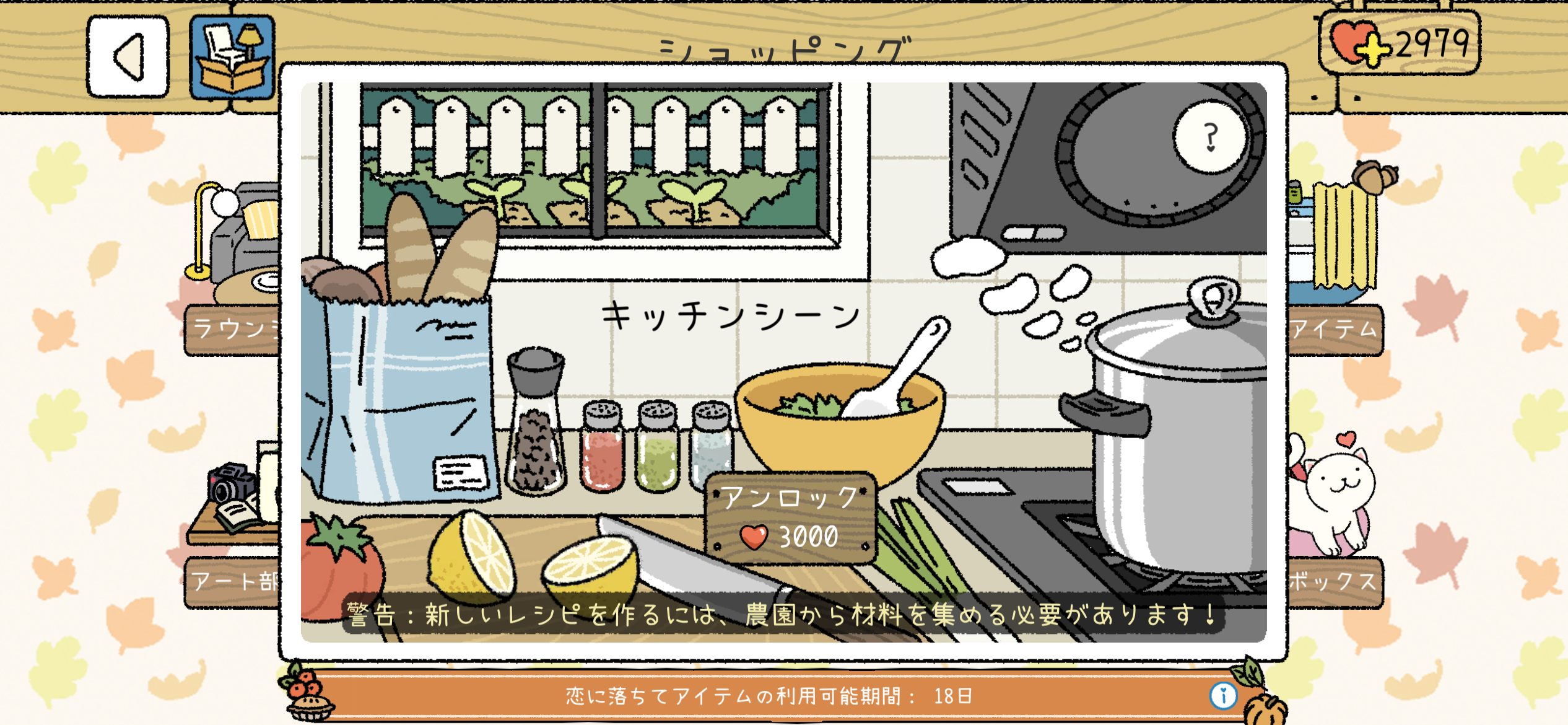The height and width of the screenshot is (725, 1568).
Task: Go back with the white arrow button
Action: tap(128, 57)
